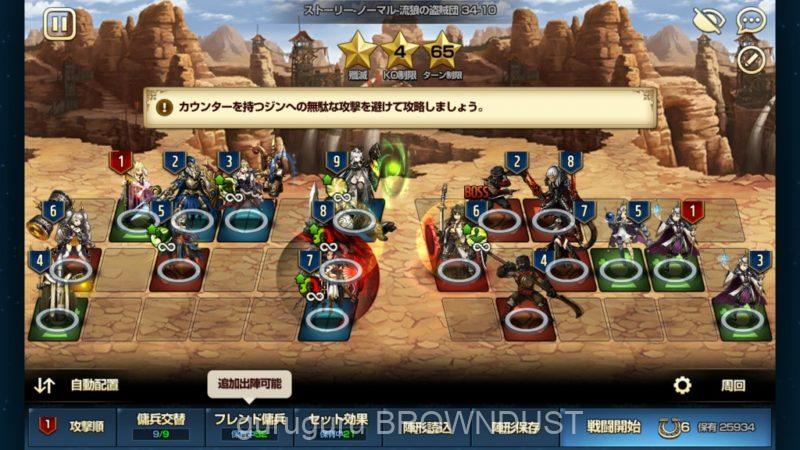Choose フレンド傭兵 friend mercenary
The image size is (800, 450).
(x=249, y=425)
